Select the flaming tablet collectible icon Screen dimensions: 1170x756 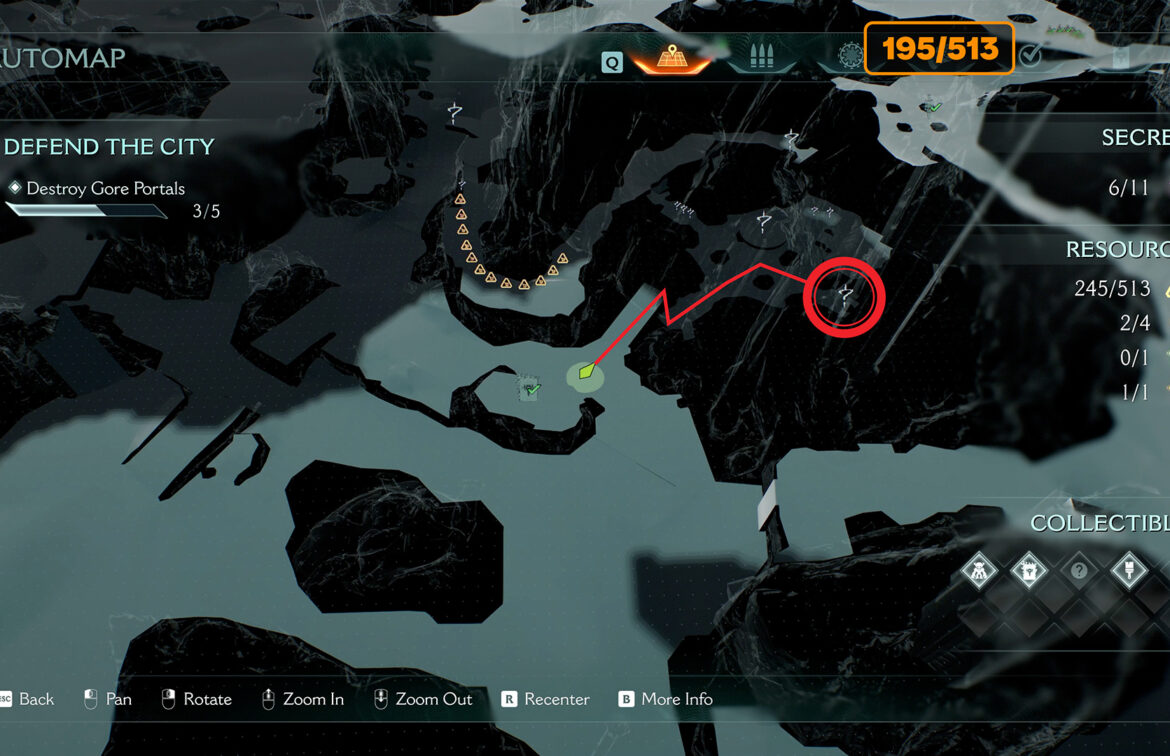coord(1028,572)
